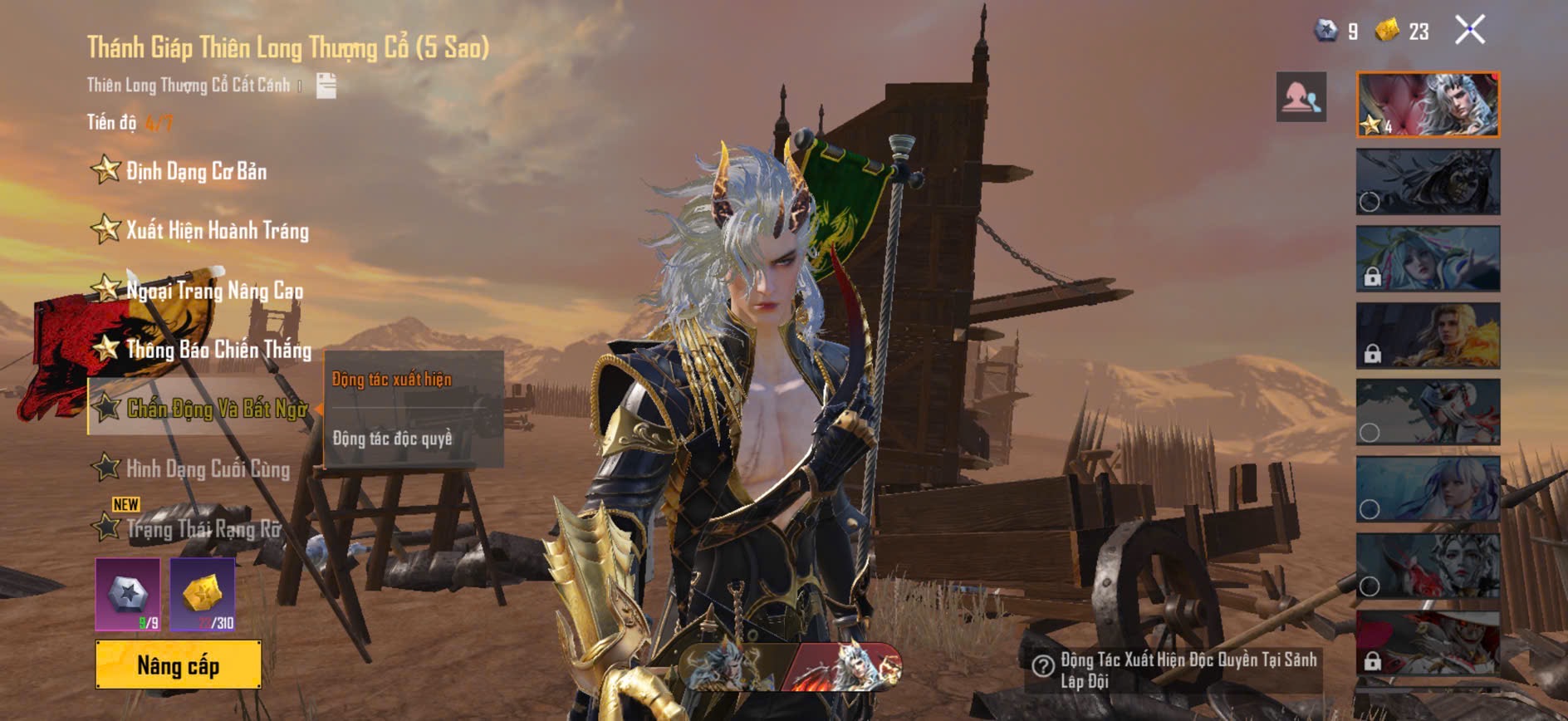Viewport: 1568px width, 721px height.
Task: Open the question mark help icon
Action: tap(1042, 665)
